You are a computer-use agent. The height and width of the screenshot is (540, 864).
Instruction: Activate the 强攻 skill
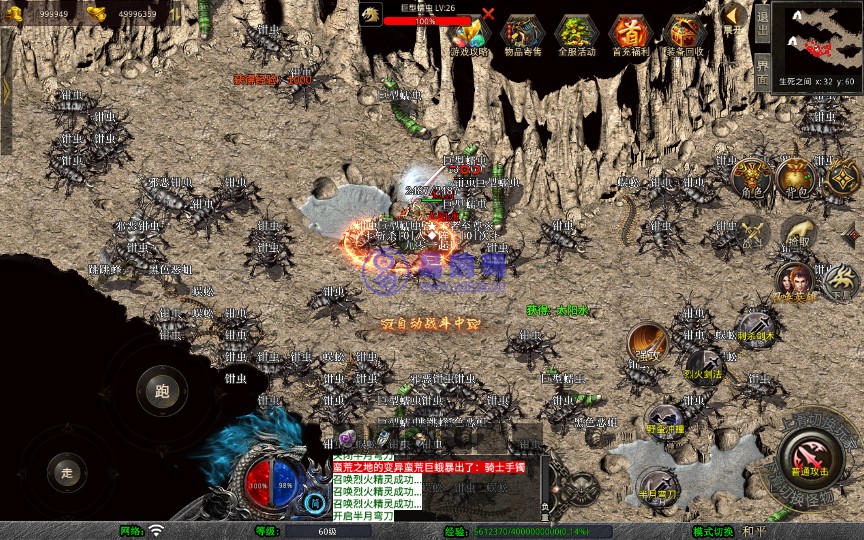tap(647, 342)
